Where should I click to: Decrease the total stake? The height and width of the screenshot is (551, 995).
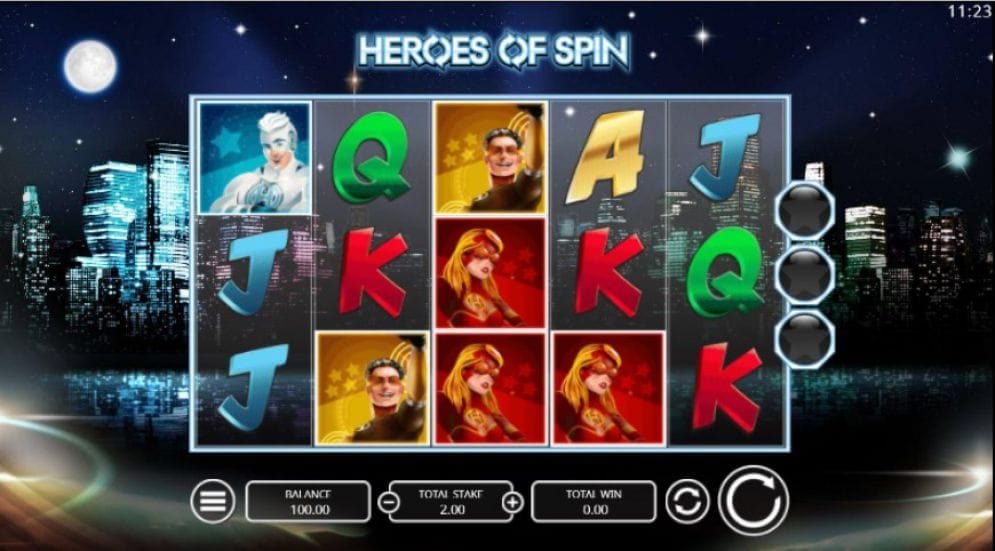coord(388,502)
